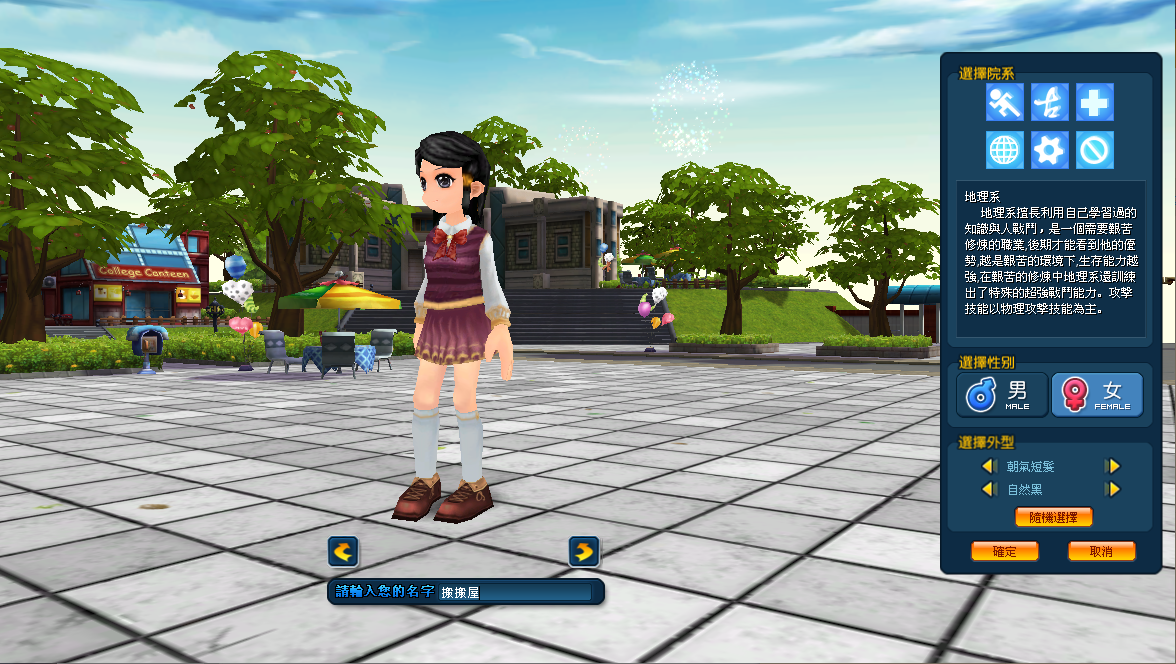Show previous hair color (自然黑 left arrow)
The width and height of the screenshot is (1176, 664).
[988, 489]
